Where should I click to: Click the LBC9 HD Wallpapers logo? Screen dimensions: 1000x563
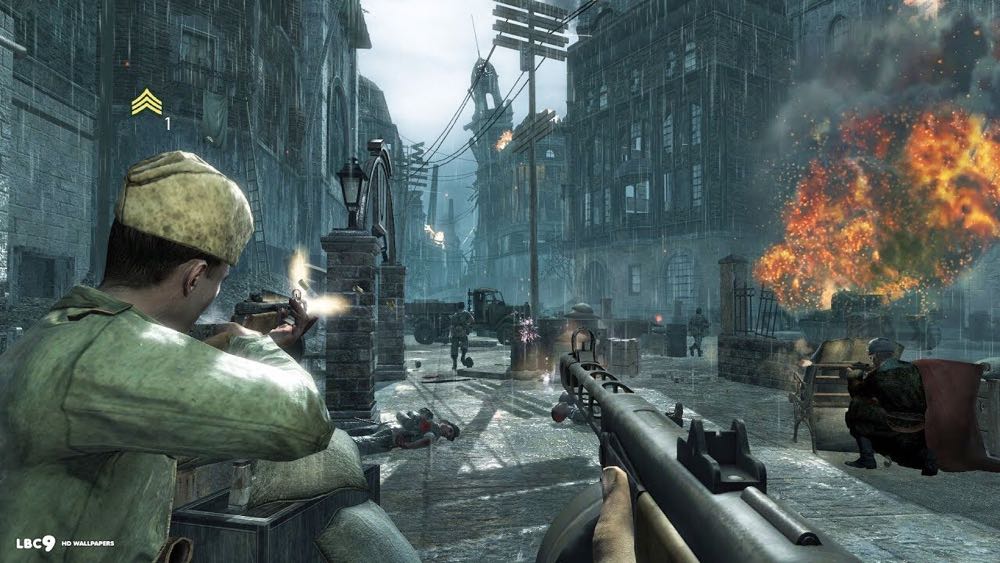tap(64, 543)
